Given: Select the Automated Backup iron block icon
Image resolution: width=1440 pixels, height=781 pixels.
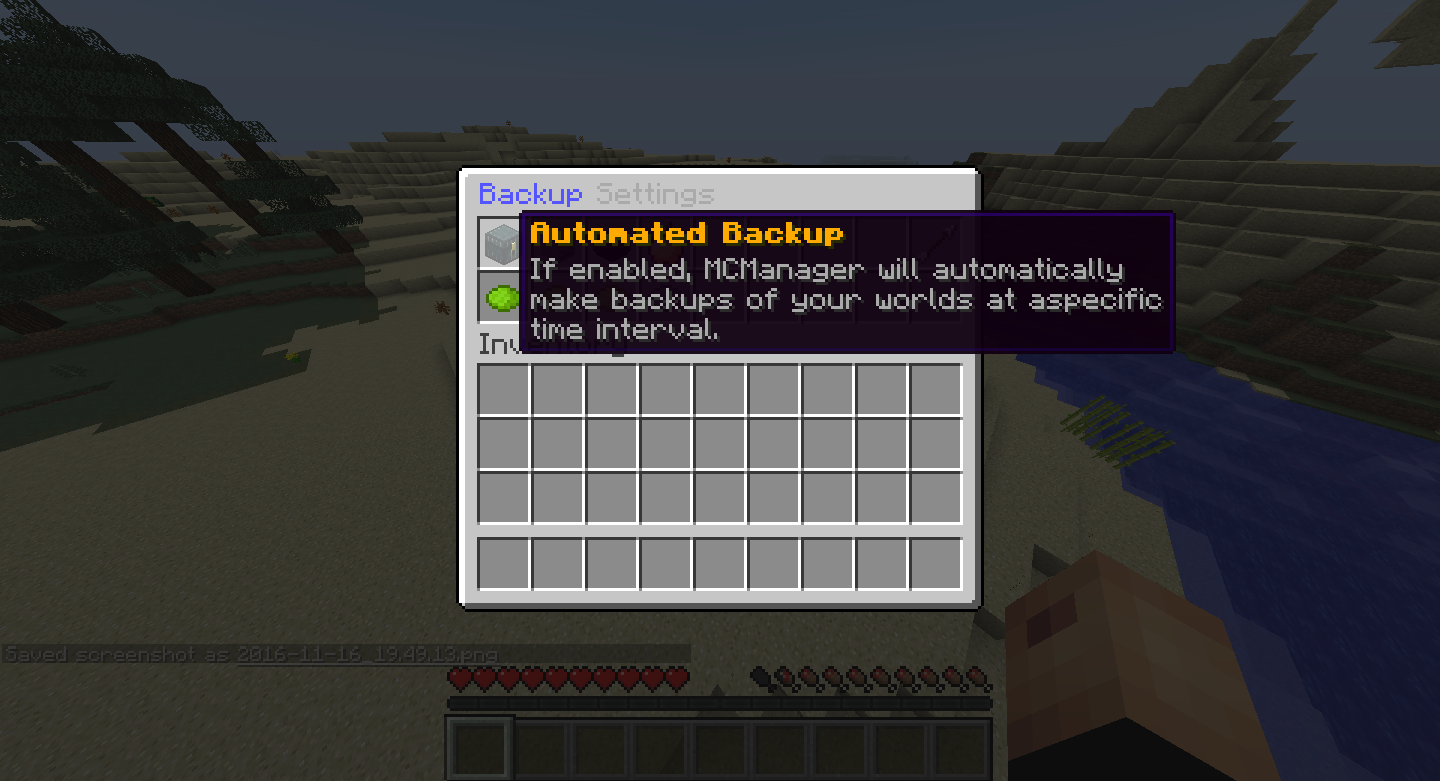Looking at the screenshot, I should [500, 242].
